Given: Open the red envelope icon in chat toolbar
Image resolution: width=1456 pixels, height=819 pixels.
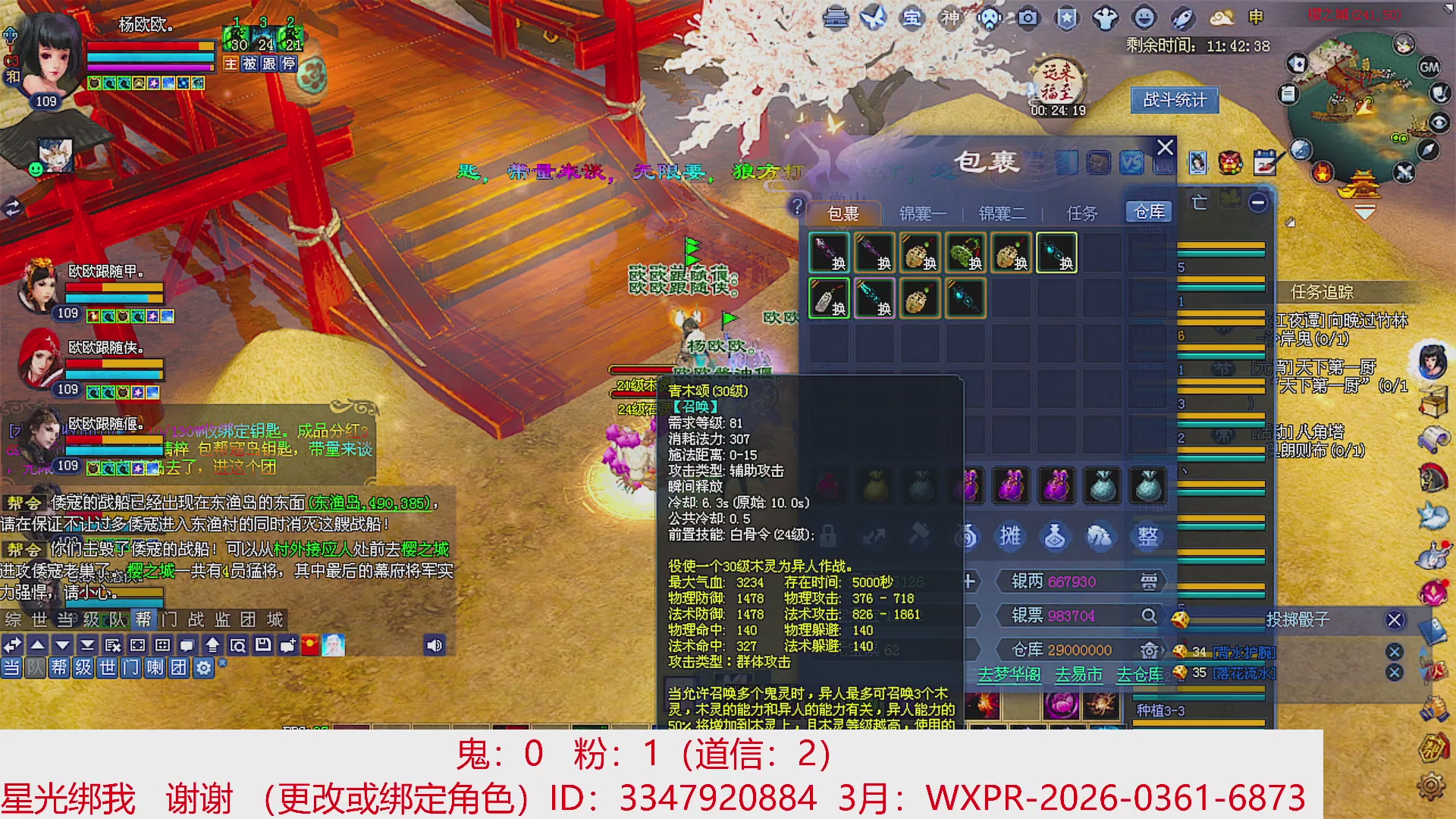Looking at the screenshot, I should coord(310,646).
